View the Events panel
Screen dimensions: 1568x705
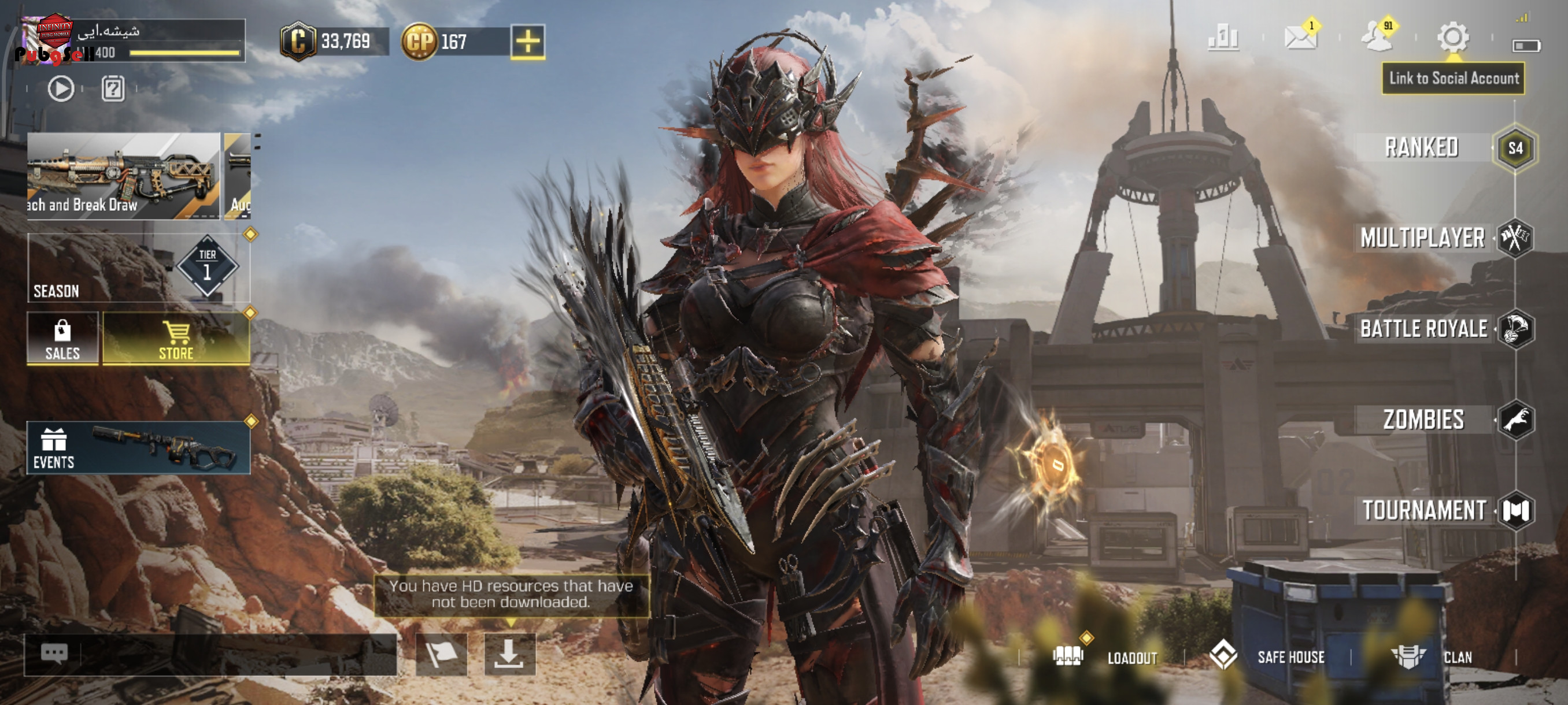tap(138, 448)
